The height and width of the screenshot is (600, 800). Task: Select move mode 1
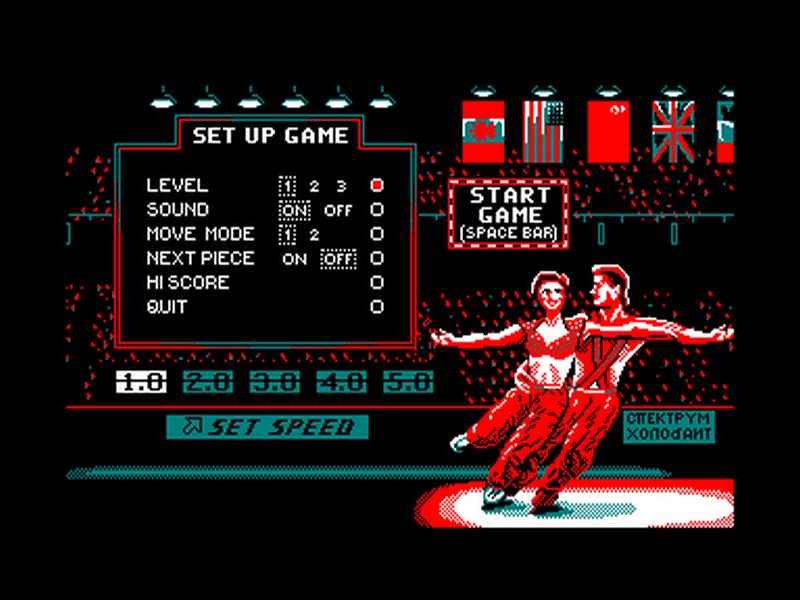click(x=287, y=234)
